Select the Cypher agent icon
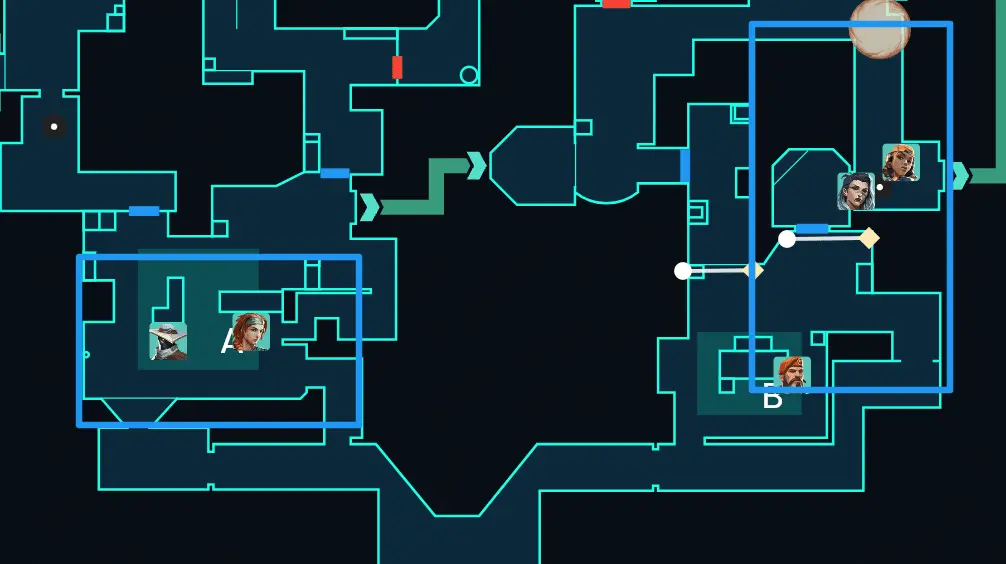This screenshot has width=1006, height=564. tap(168, 341)
